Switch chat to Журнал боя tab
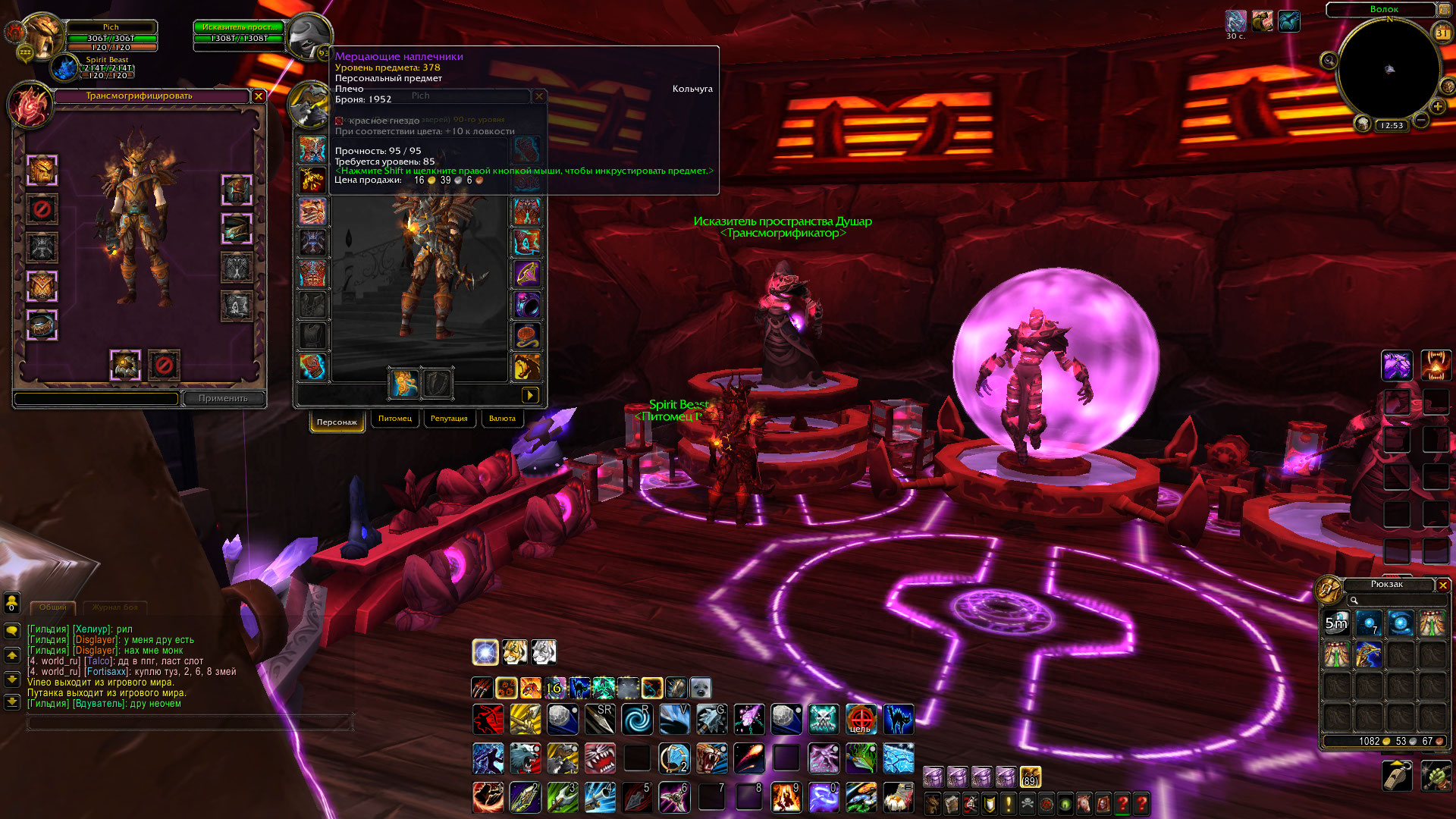1456x819 pixels. point(115,607)
